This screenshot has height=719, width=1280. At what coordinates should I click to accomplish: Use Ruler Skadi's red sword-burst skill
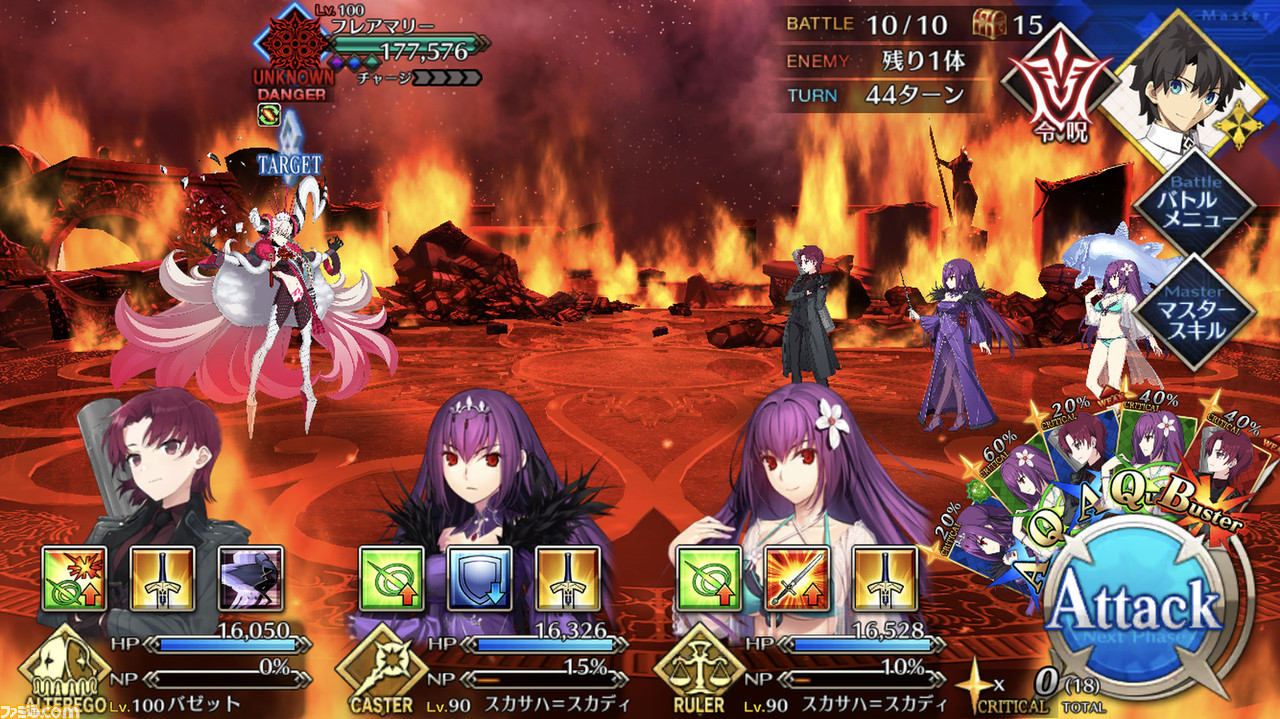(797, 578)
